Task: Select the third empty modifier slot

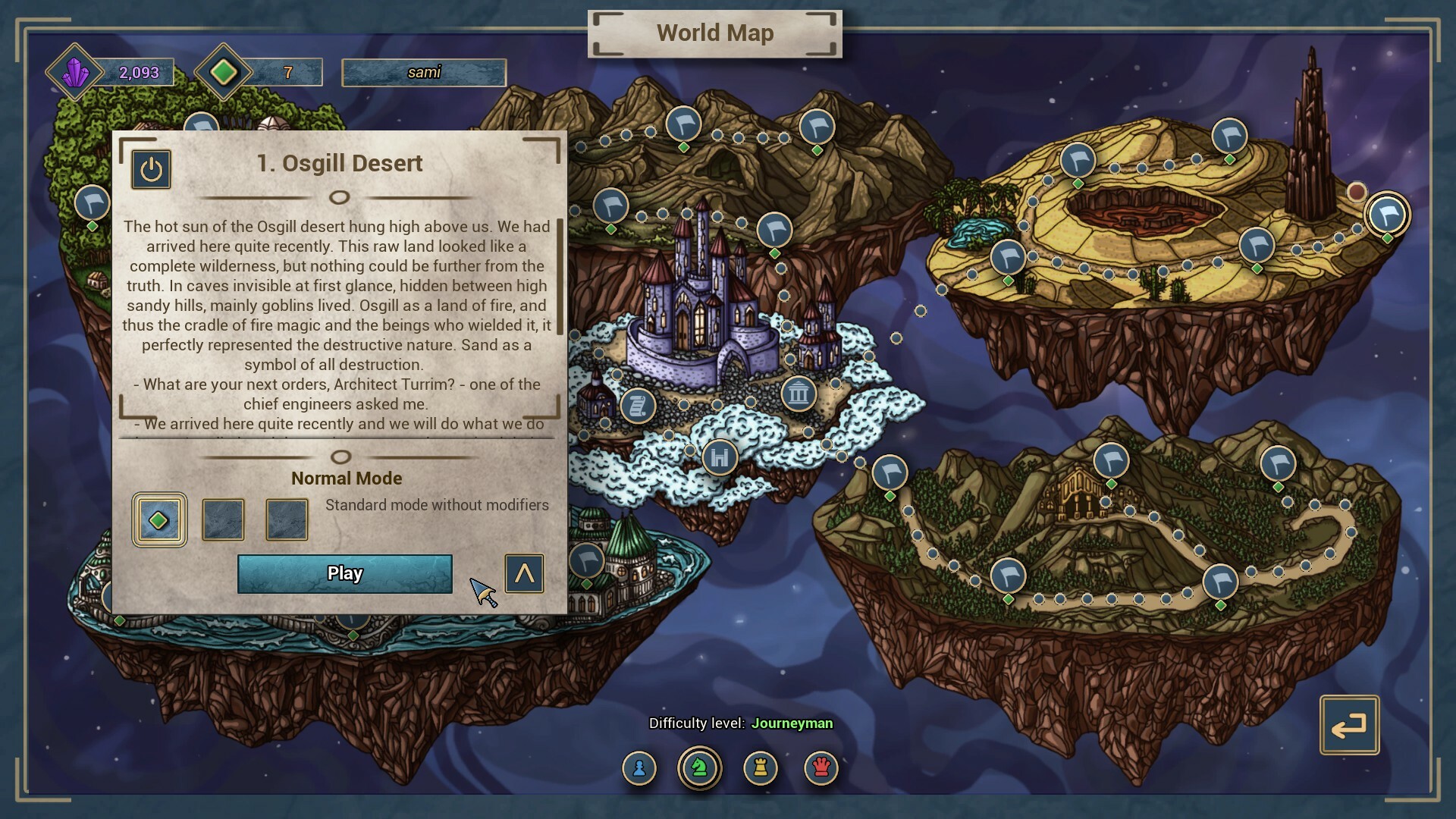Action: [286, 520]
